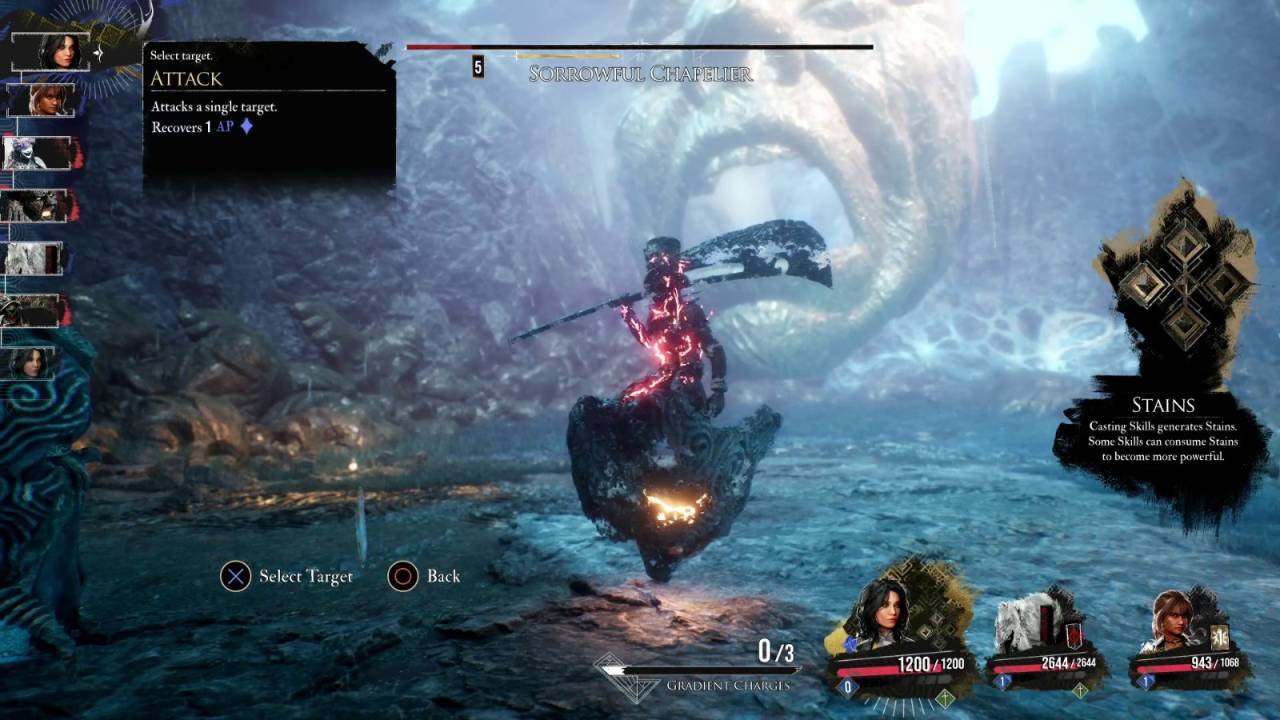Image resolution: width=1280 pixels, height=720 pixels.
Task: Click the Stains diamond slot cluster
Action: click(x=1185, y=286)
